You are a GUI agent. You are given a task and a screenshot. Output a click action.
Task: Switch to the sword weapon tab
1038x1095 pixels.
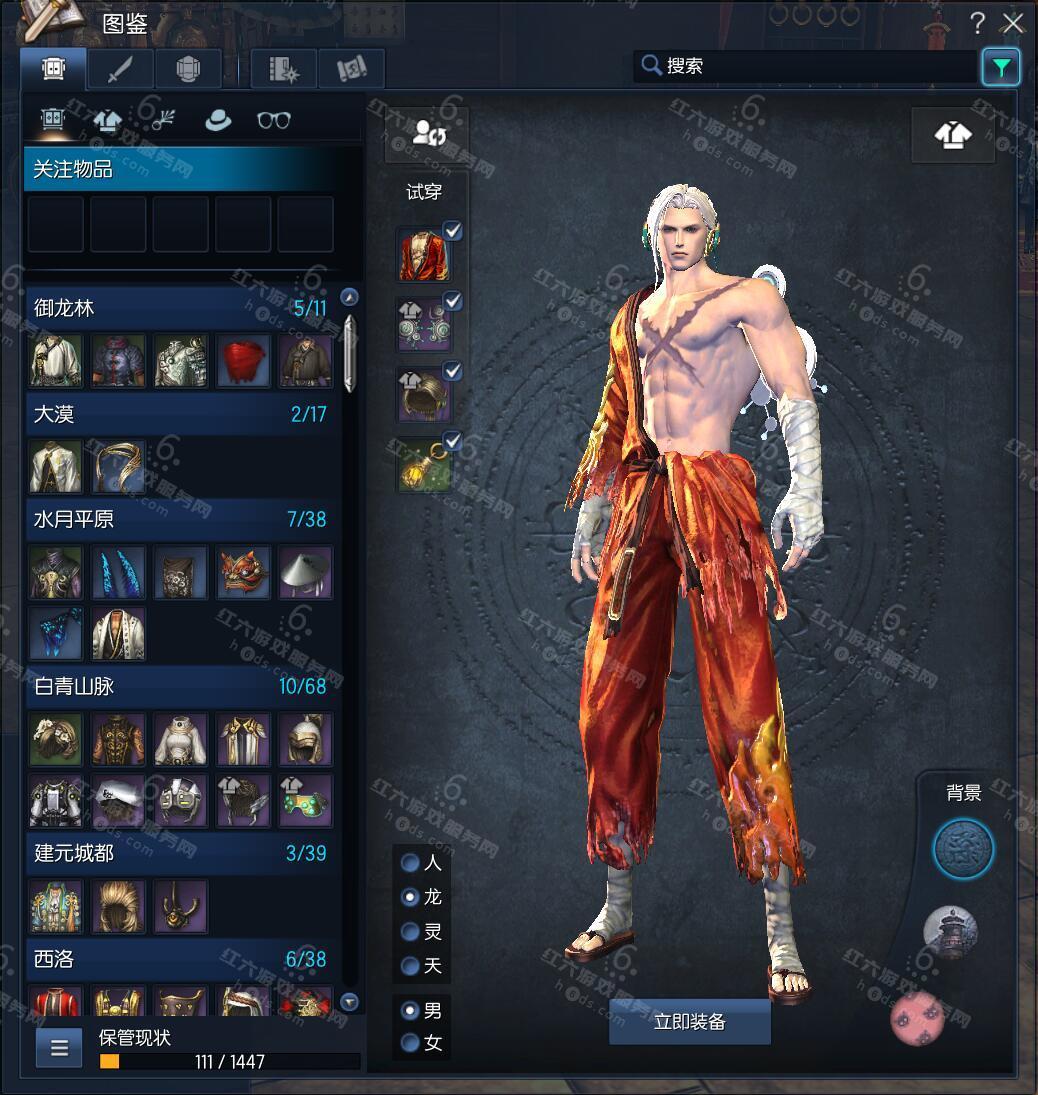(120, 68)
